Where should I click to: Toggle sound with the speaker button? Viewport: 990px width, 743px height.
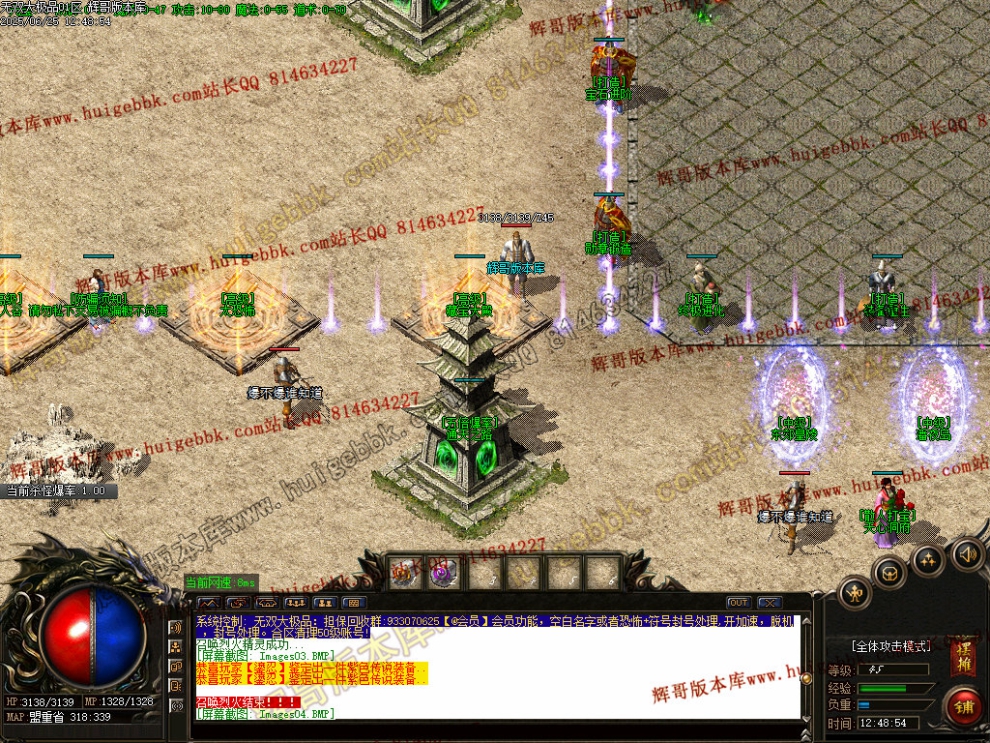(966, 553)
